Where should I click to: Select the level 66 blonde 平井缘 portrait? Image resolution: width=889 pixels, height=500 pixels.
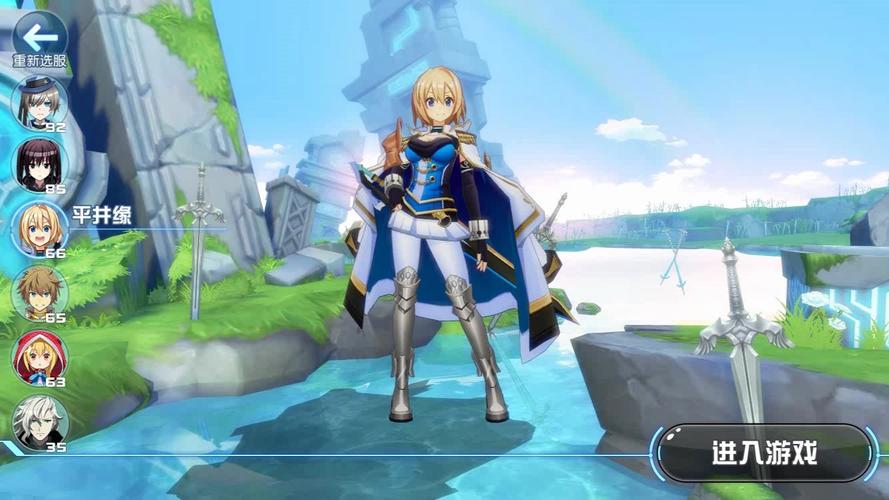(40, 228)
